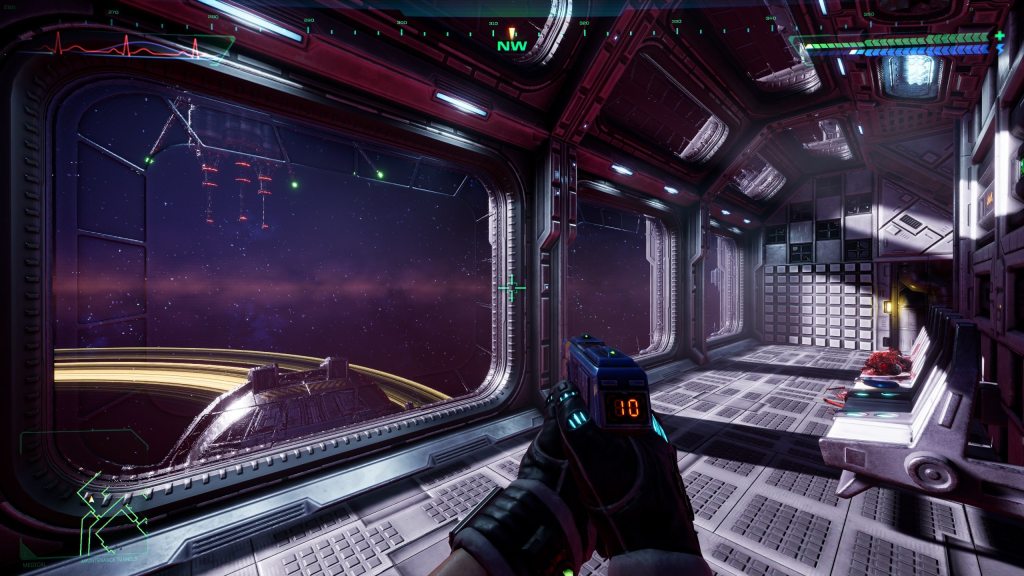Click the biomonitor heartbeat display
The height and width of the screenshot is (576, 1024).
point(125,44)
